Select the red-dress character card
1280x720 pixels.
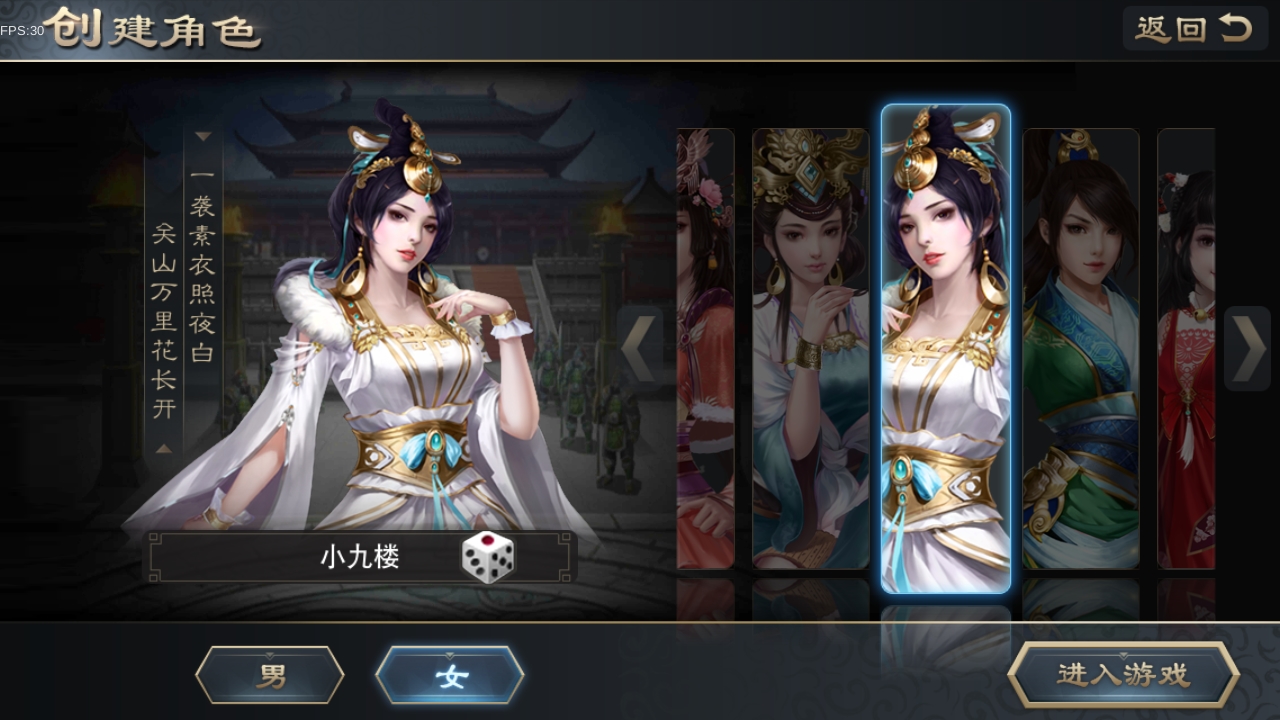[x=1186, y=348]
